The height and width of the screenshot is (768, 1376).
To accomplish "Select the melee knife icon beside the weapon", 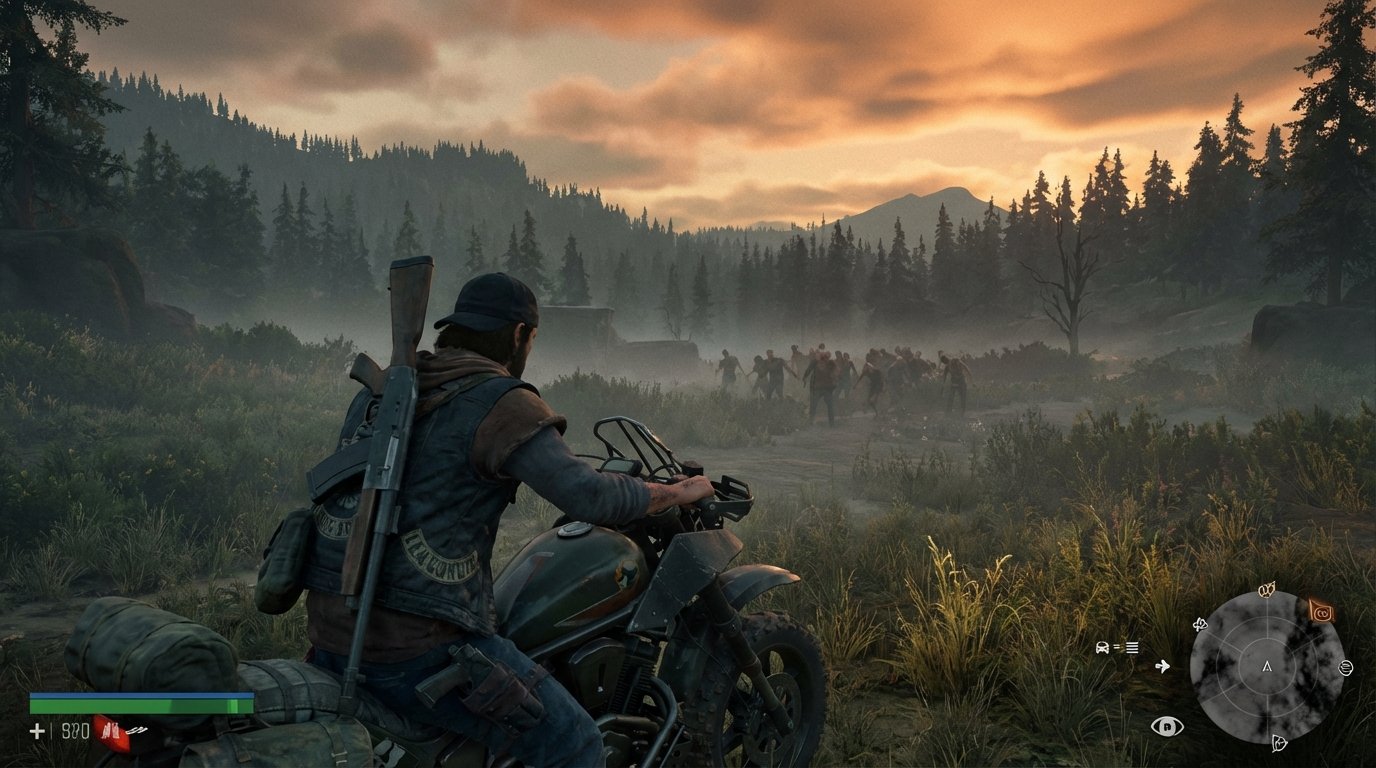I will tap(136, 730).
